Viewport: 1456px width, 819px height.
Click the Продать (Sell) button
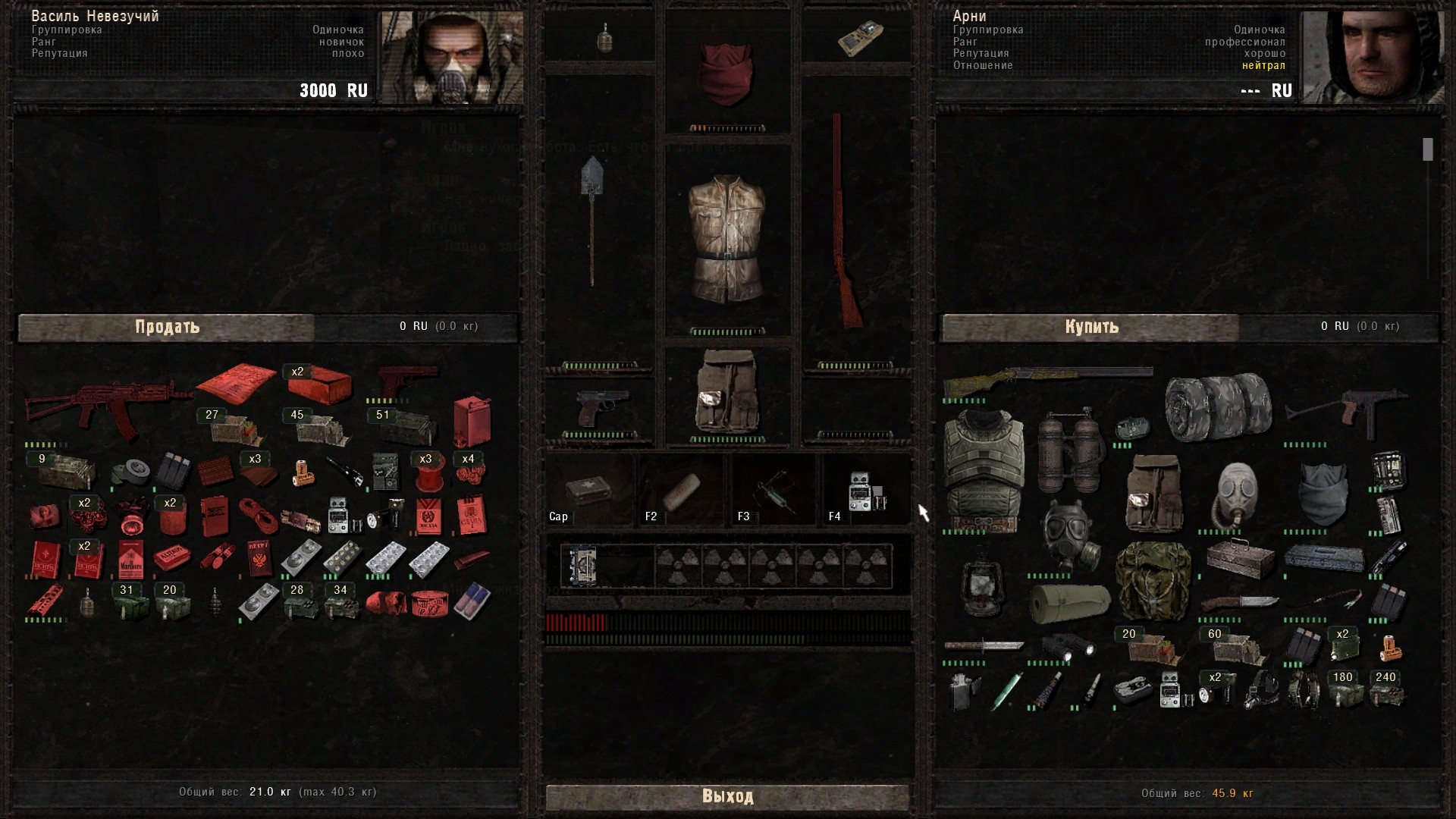[x=167, y=327]
